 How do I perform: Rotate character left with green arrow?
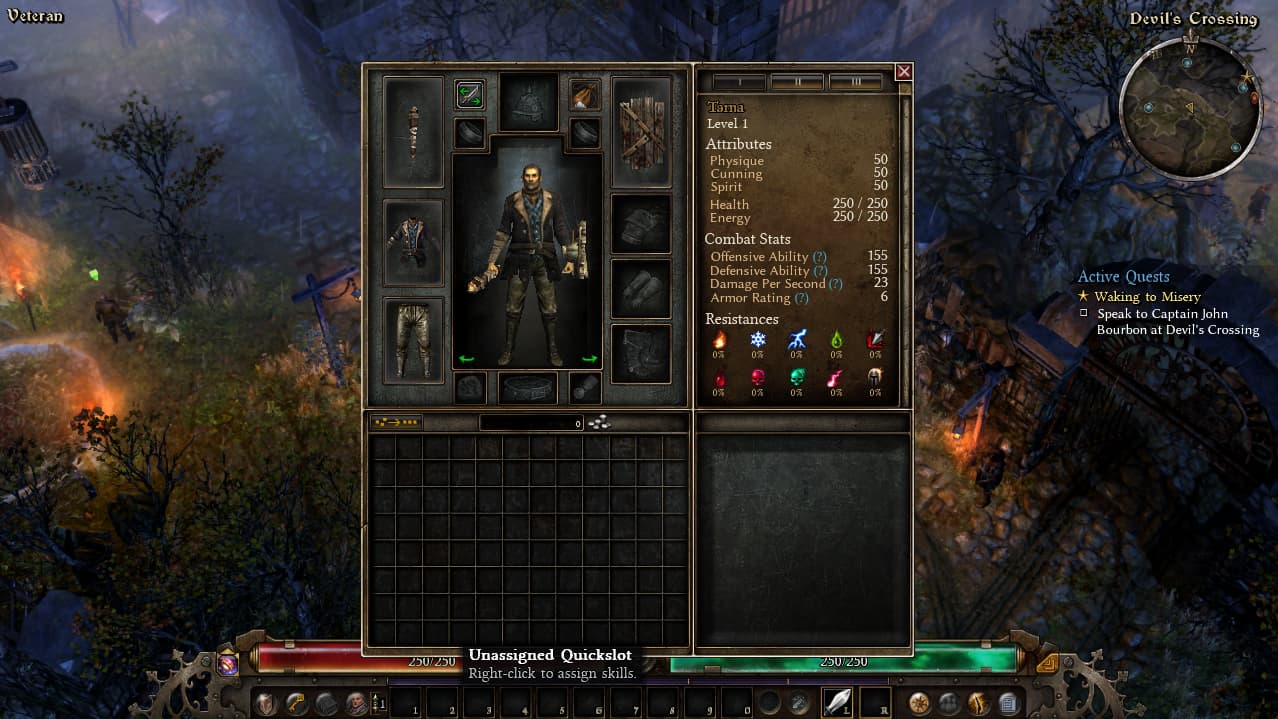[x=466, y=358]
